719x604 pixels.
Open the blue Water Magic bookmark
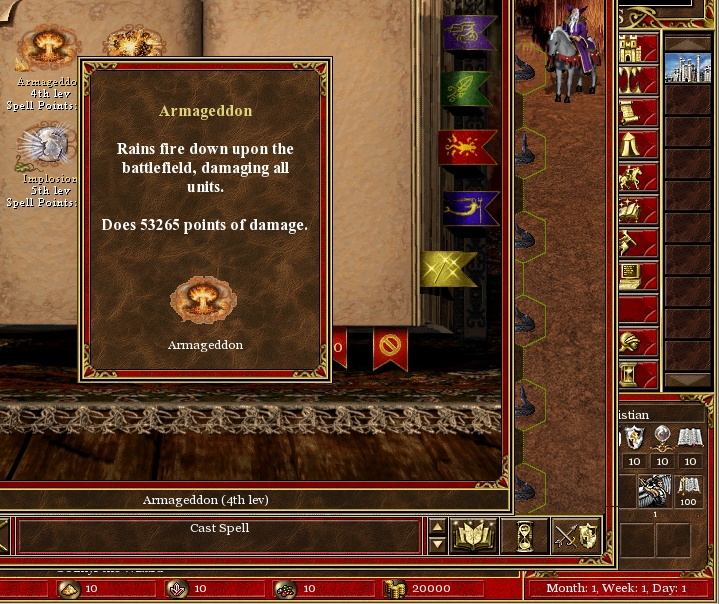pos(469,209)
